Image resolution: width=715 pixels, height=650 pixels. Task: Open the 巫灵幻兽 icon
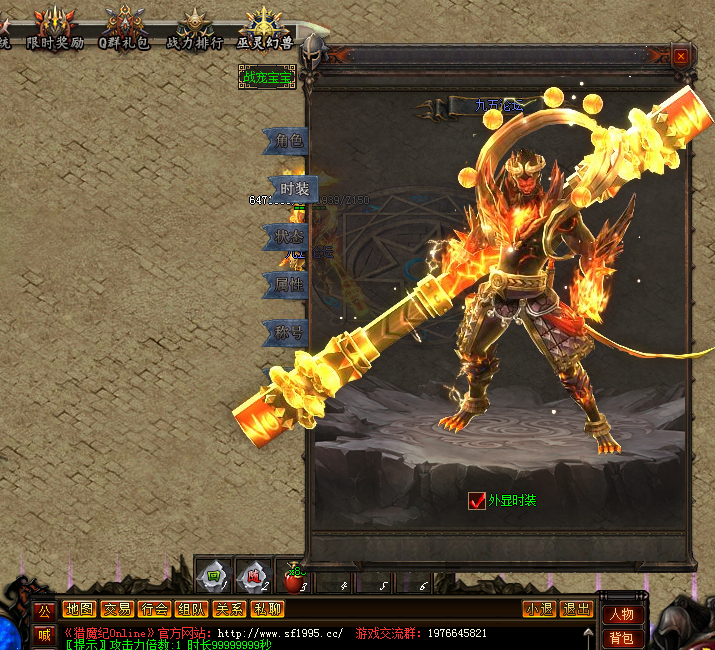tap(264, 27)
